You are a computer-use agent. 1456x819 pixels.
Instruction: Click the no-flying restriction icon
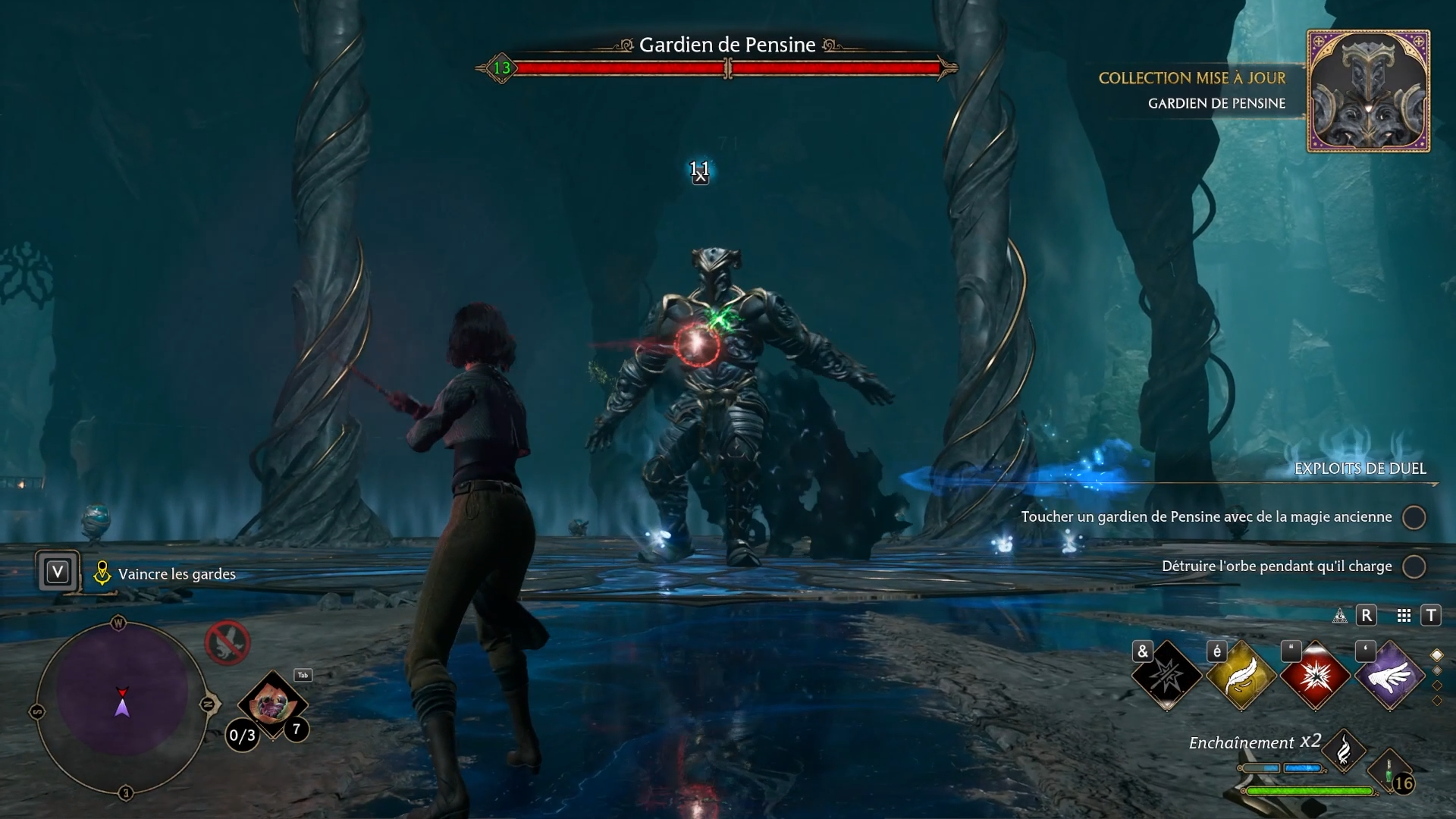point(227,642)
